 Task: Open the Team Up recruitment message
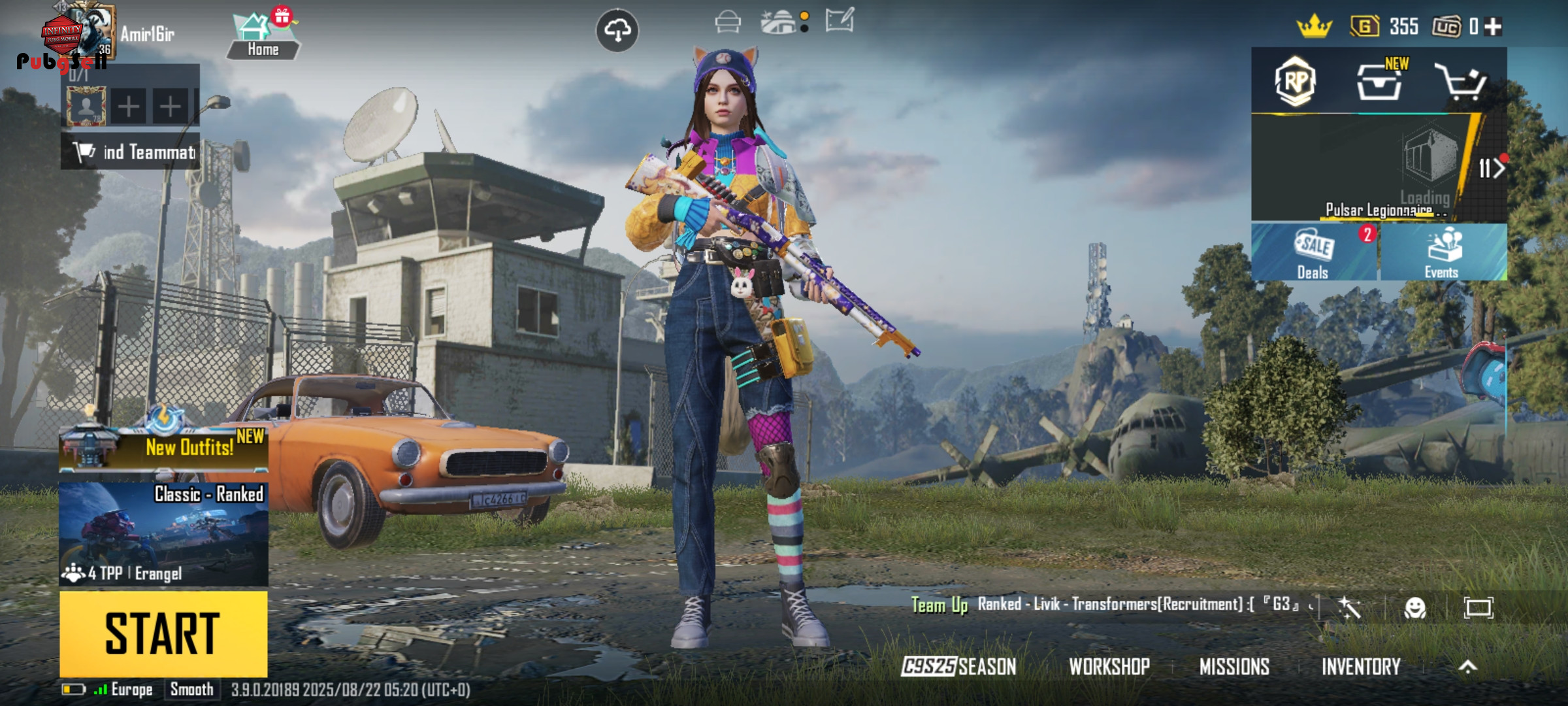pos(1111,605)
